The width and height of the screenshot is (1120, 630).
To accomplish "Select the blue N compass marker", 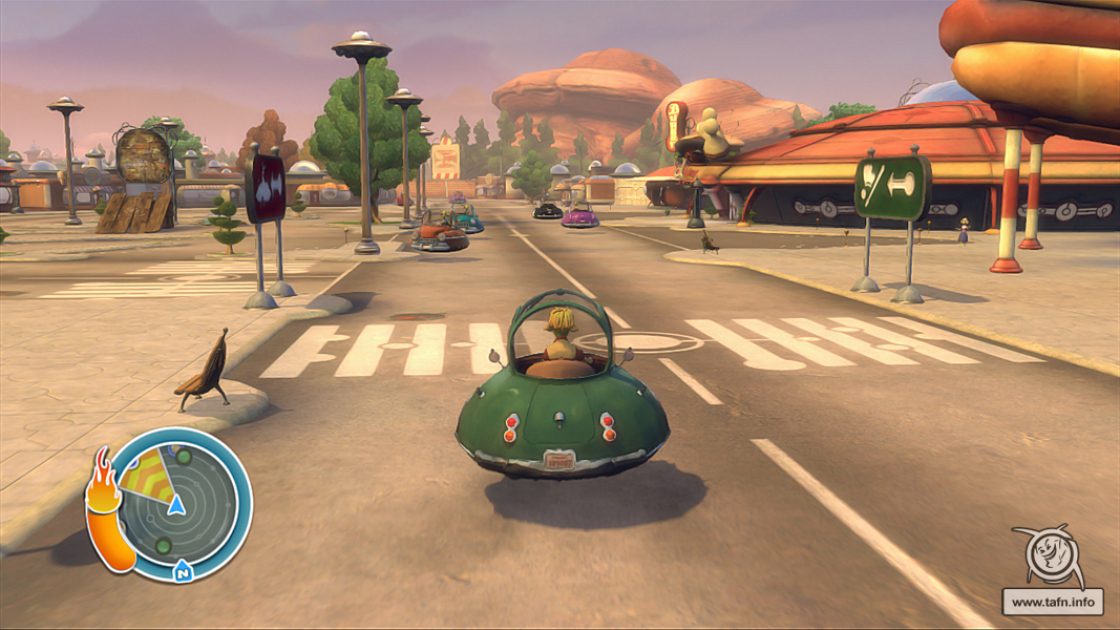I will click(x=182, y=572).
